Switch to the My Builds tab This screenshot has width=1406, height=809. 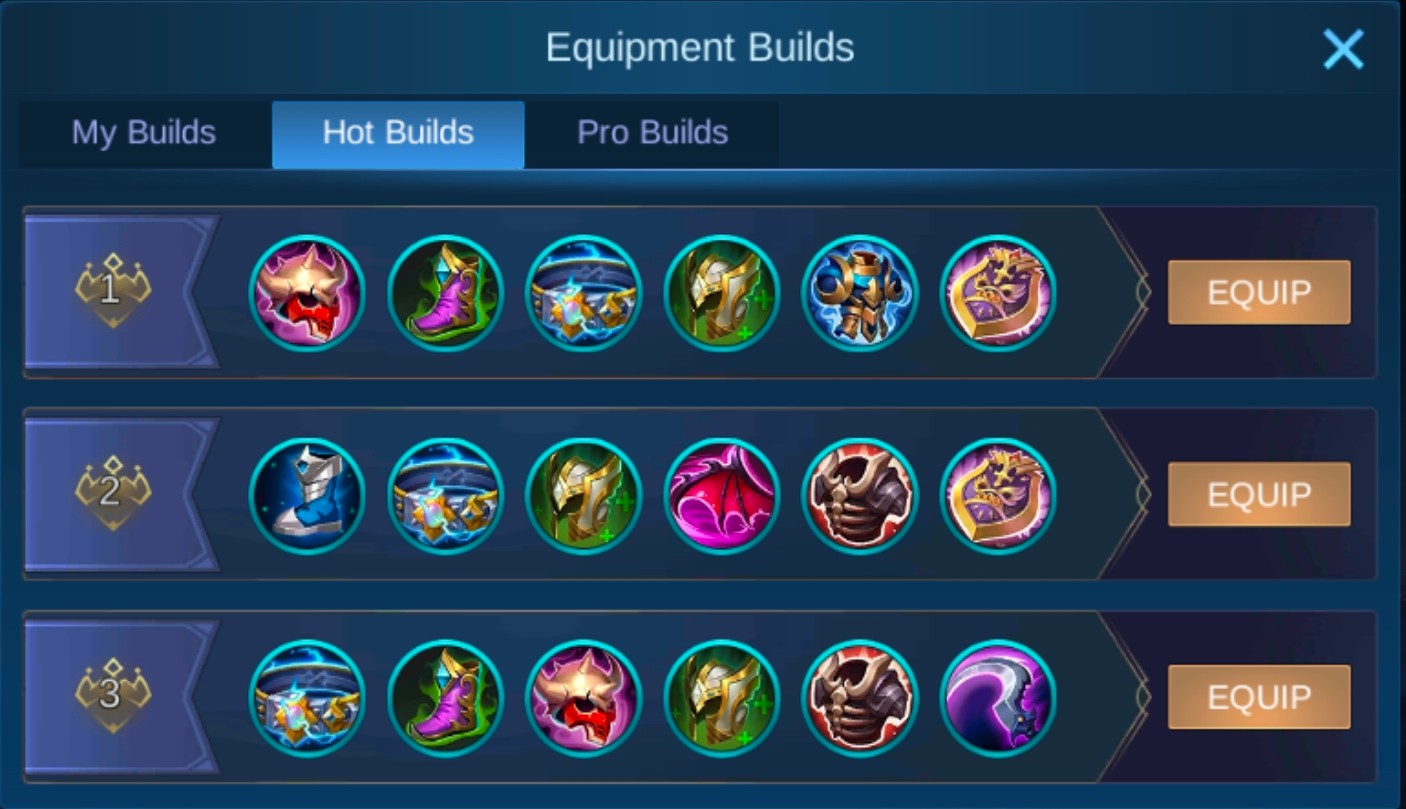[140, 133]
